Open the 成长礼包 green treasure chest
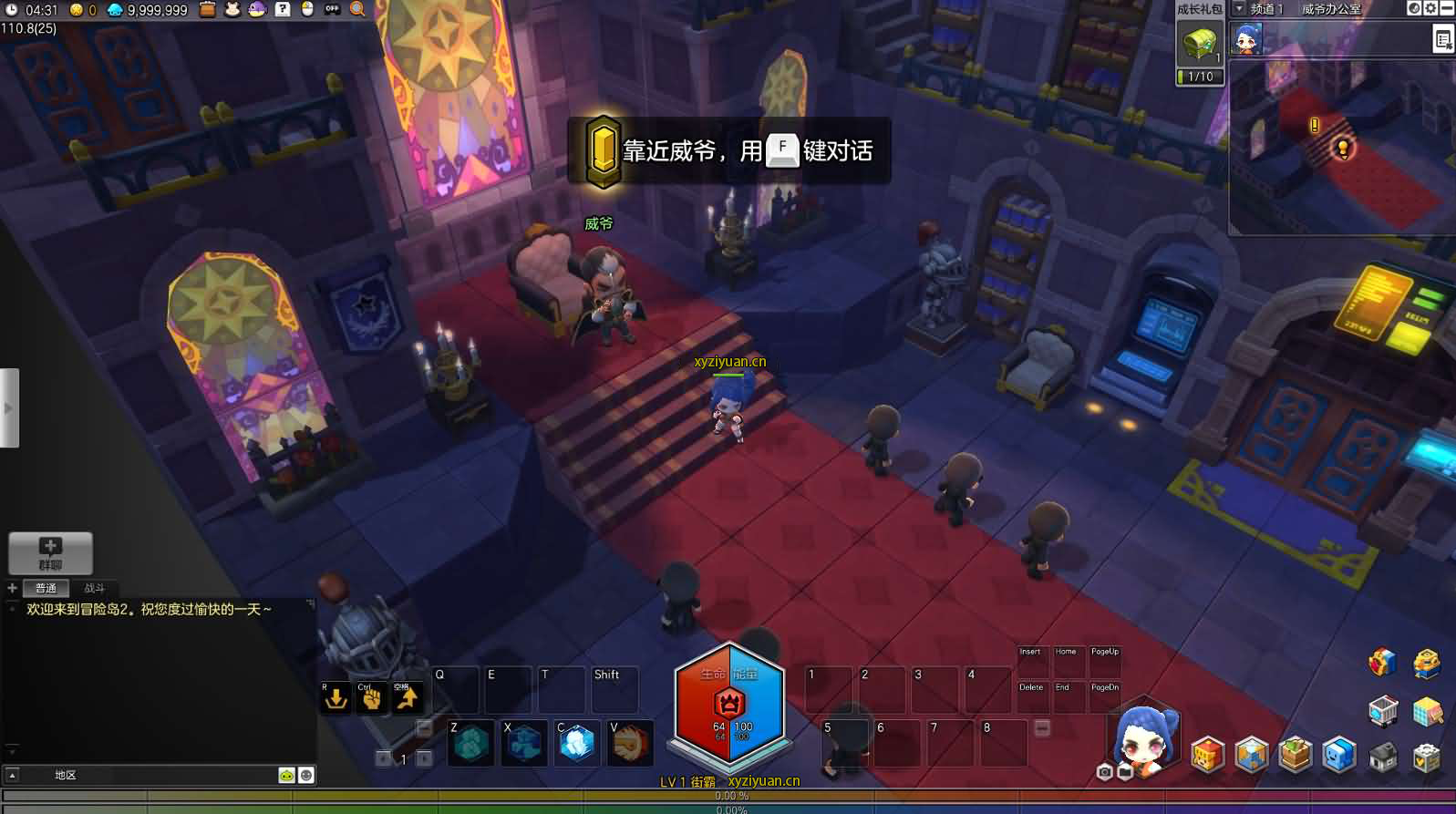The image size is (1456, 814). (1199, 42)
